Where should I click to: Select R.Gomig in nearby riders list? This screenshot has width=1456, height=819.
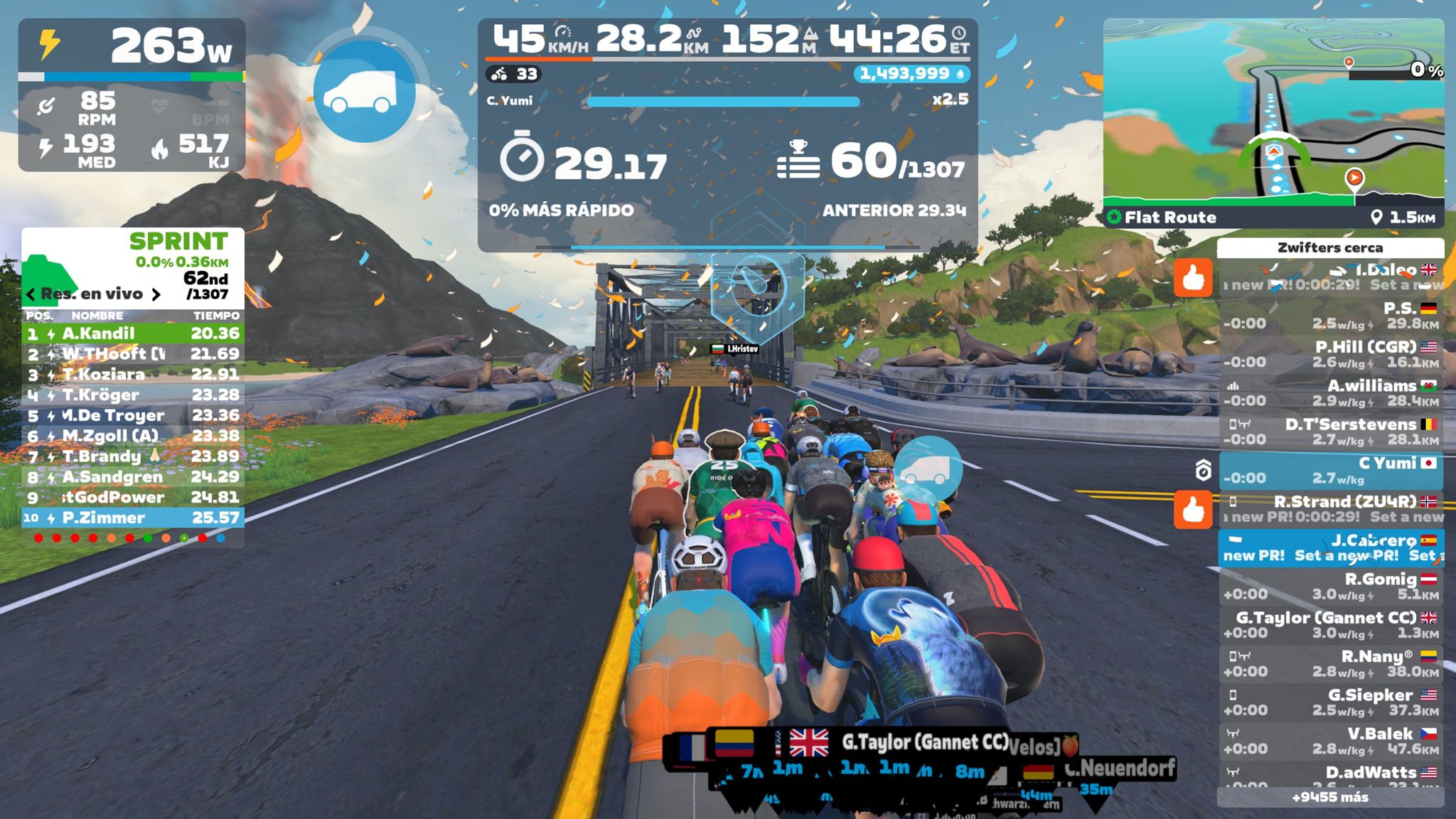click(x=1329, y=587)
